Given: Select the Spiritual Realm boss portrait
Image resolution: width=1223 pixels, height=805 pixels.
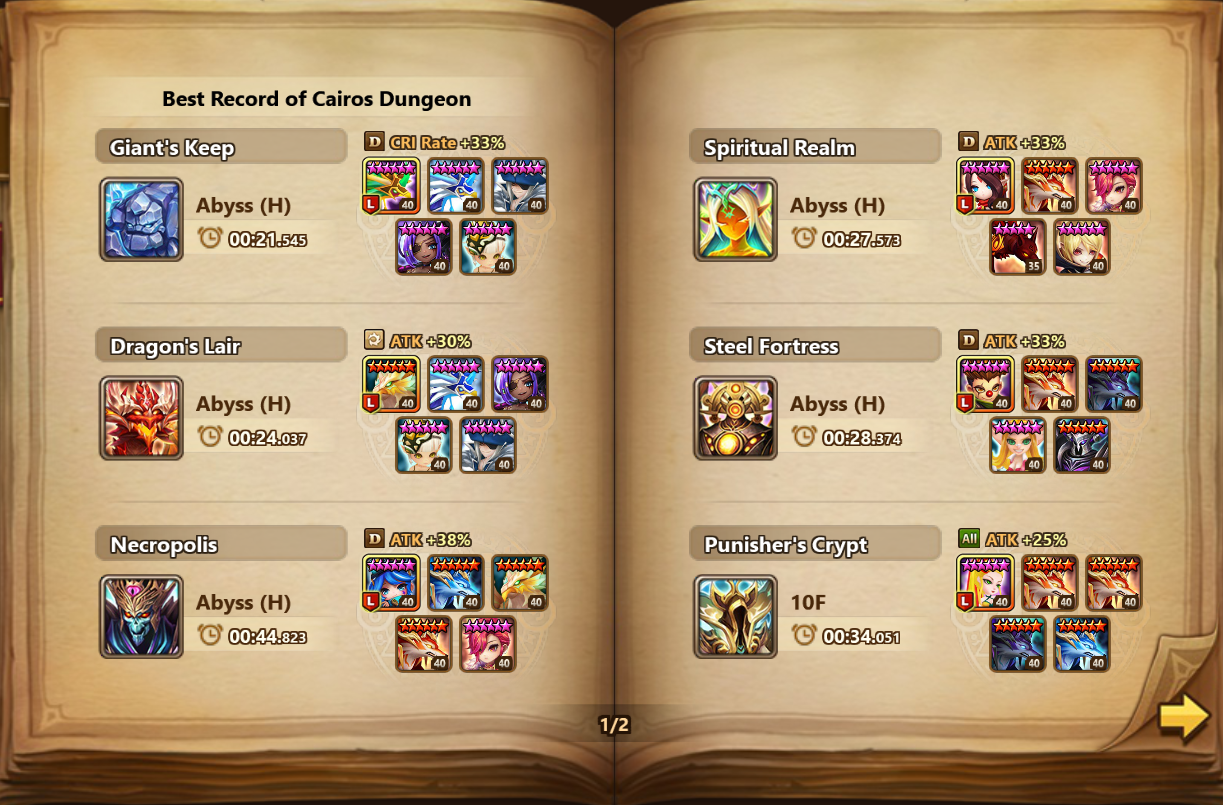Looking at the screenshot, I should [x=735, y=219].
